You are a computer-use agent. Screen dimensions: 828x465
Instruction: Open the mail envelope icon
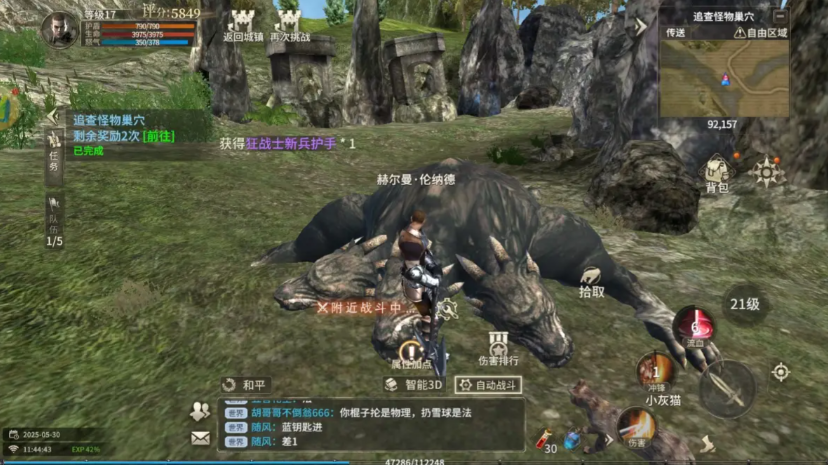200,437
